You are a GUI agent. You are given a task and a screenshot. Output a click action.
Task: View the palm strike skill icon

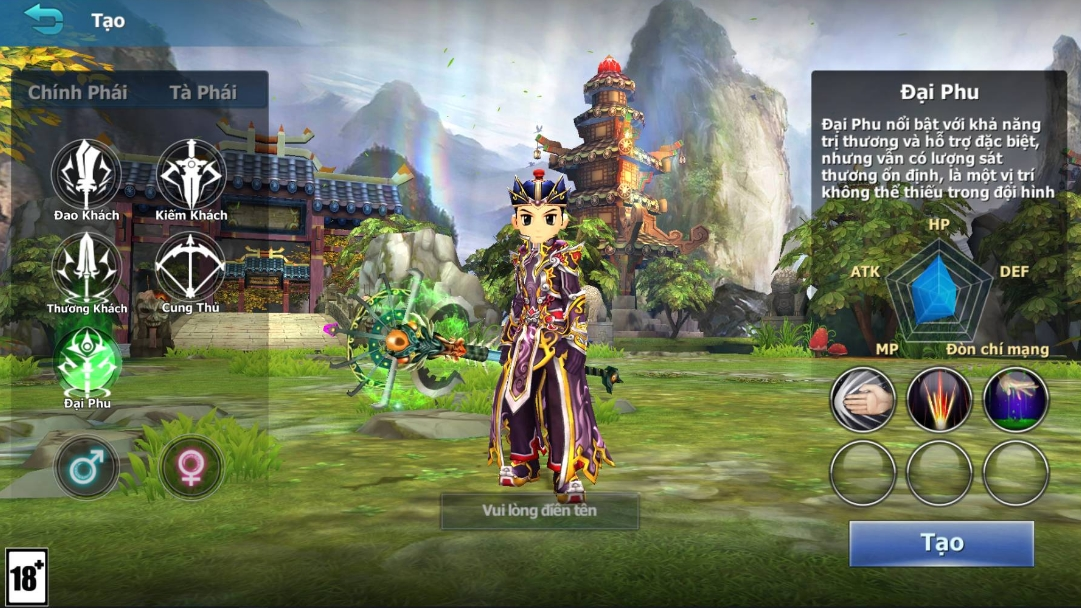pyautogui.click(x=863, y=399)
